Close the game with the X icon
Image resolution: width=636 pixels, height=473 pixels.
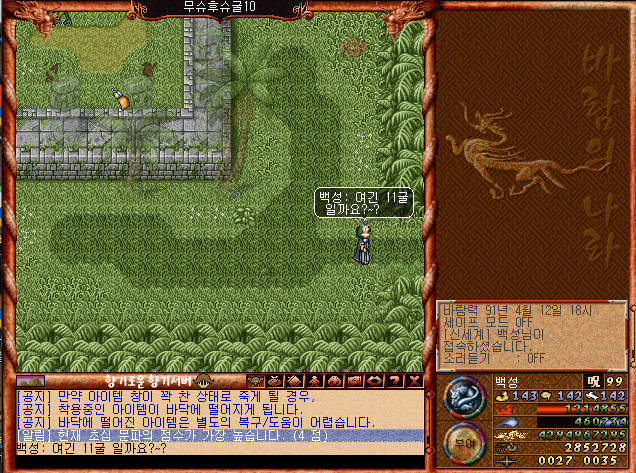(414, 380)
